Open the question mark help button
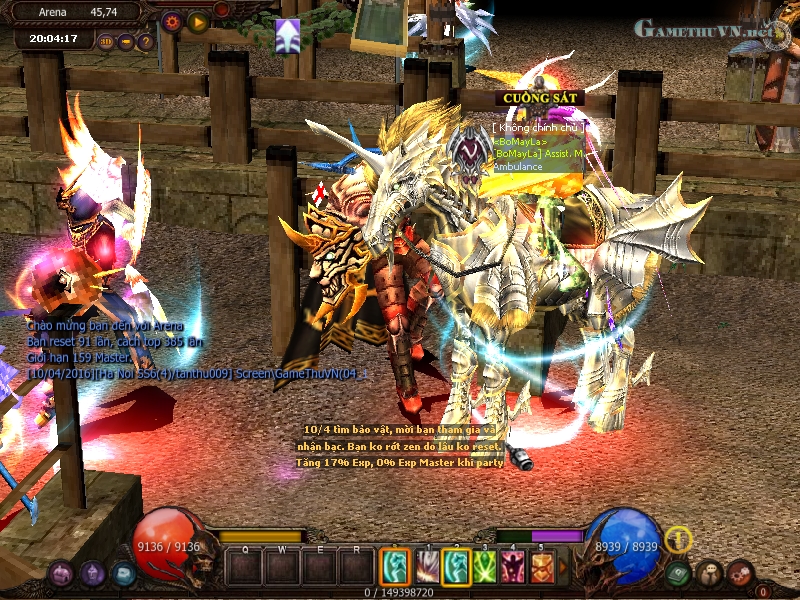Image resolution: width=800 pixels, height=600 pixels. [x=146, y=42]
